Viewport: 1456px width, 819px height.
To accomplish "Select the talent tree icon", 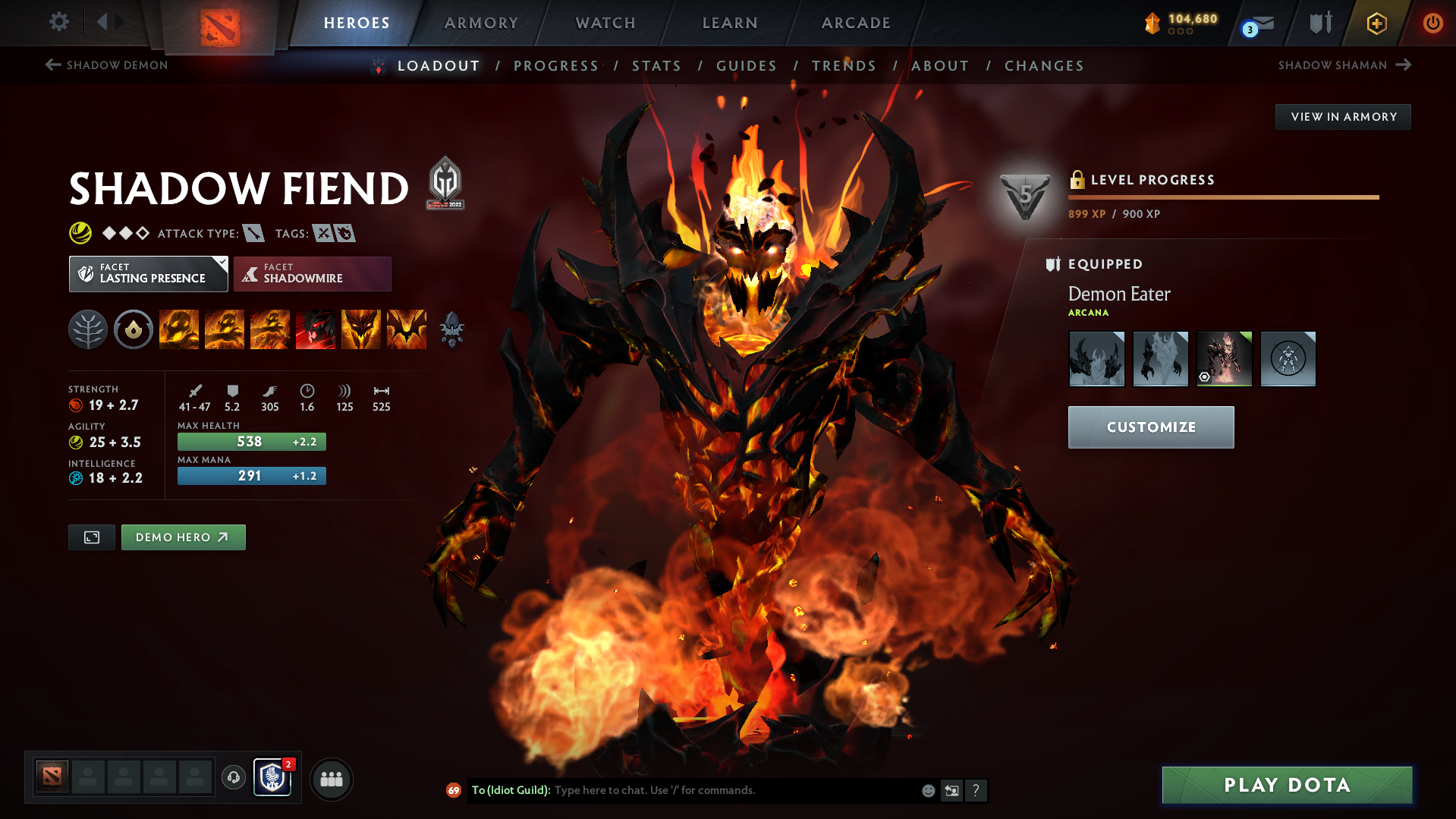I will (x=87, y=329).
